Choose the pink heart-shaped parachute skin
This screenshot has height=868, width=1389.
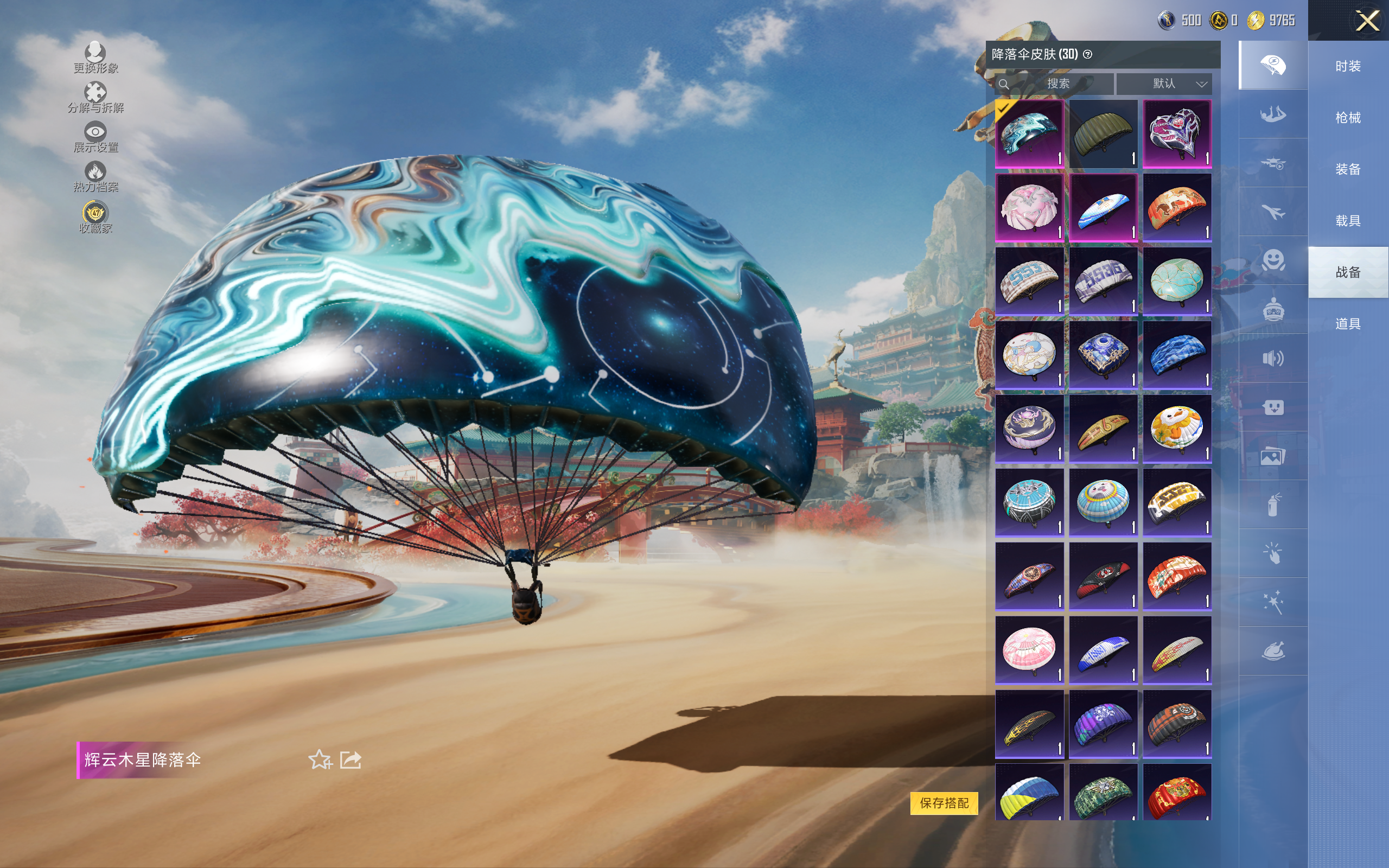(1177, 134)
